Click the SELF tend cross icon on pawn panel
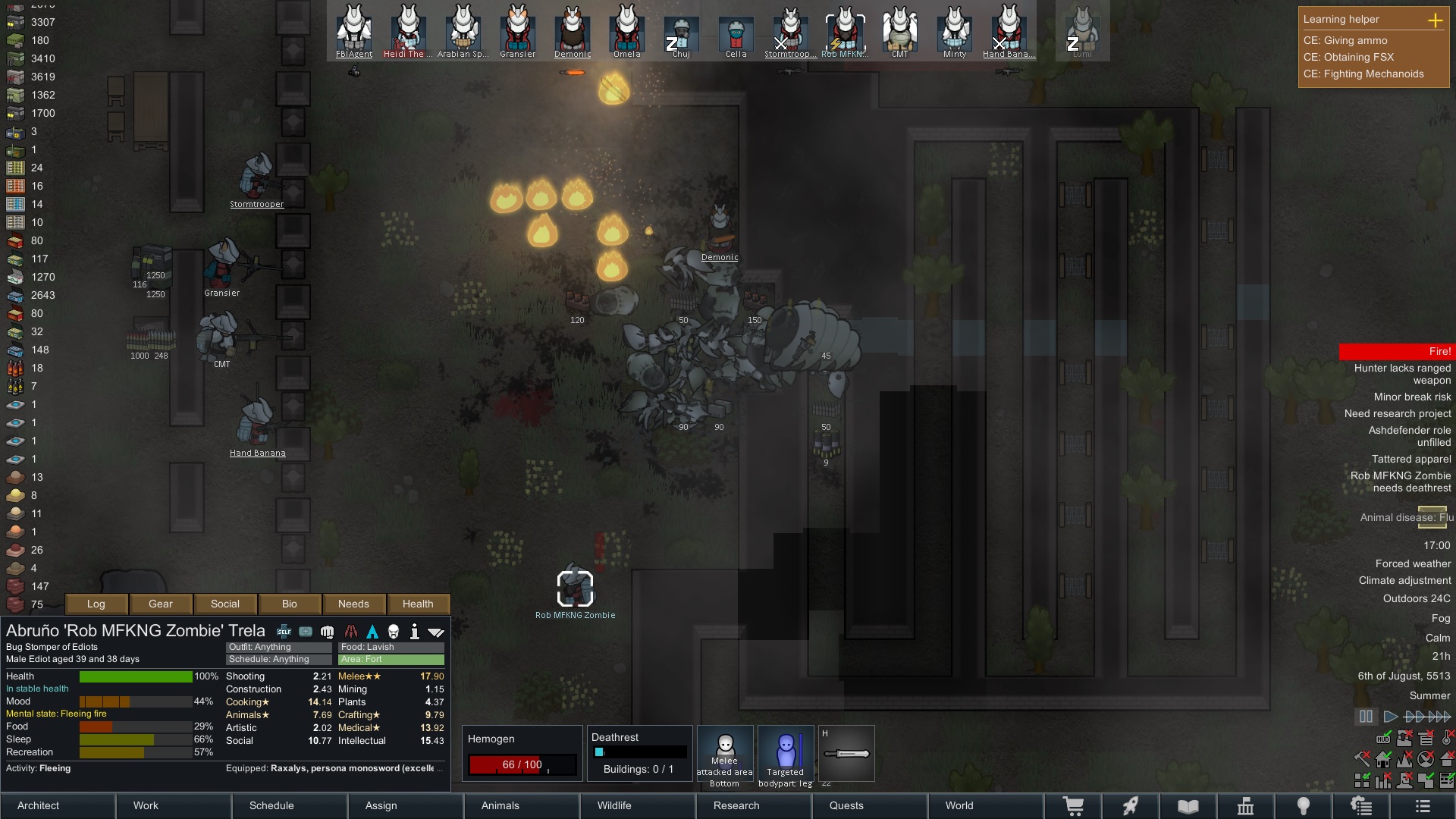The image size is (1456, 819). (283, 631)
